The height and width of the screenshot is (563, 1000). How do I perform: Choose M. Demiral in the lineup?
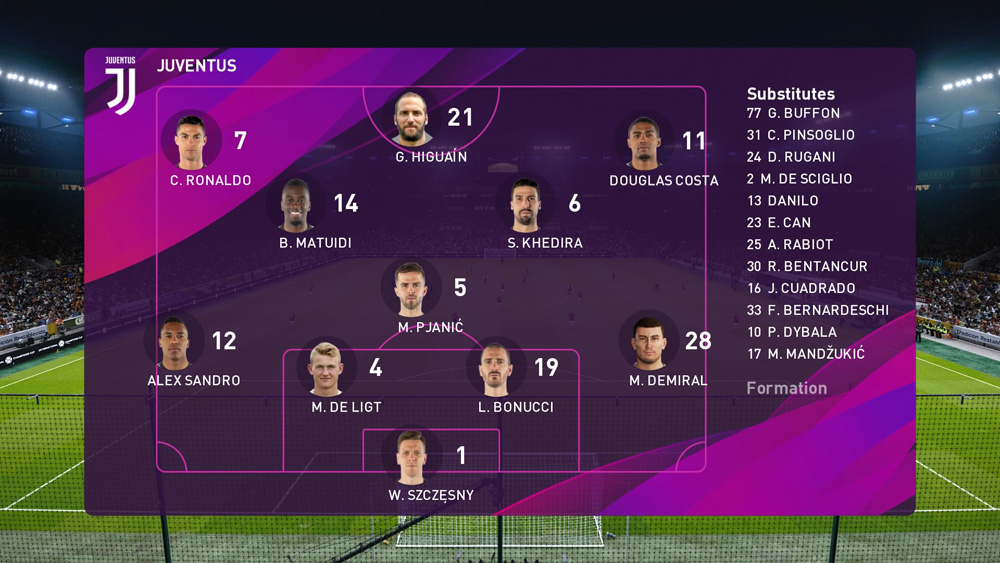pos(649,342)
